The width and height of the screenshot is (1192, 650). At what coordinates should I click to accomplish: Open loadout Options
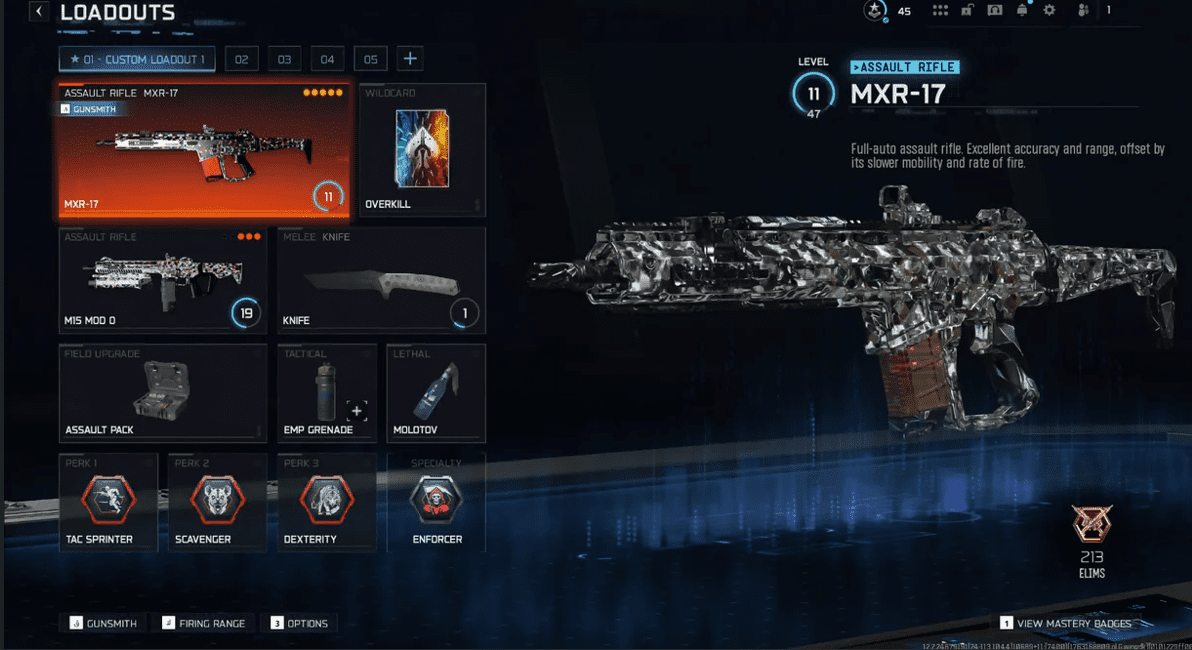[x=300, y=623]
